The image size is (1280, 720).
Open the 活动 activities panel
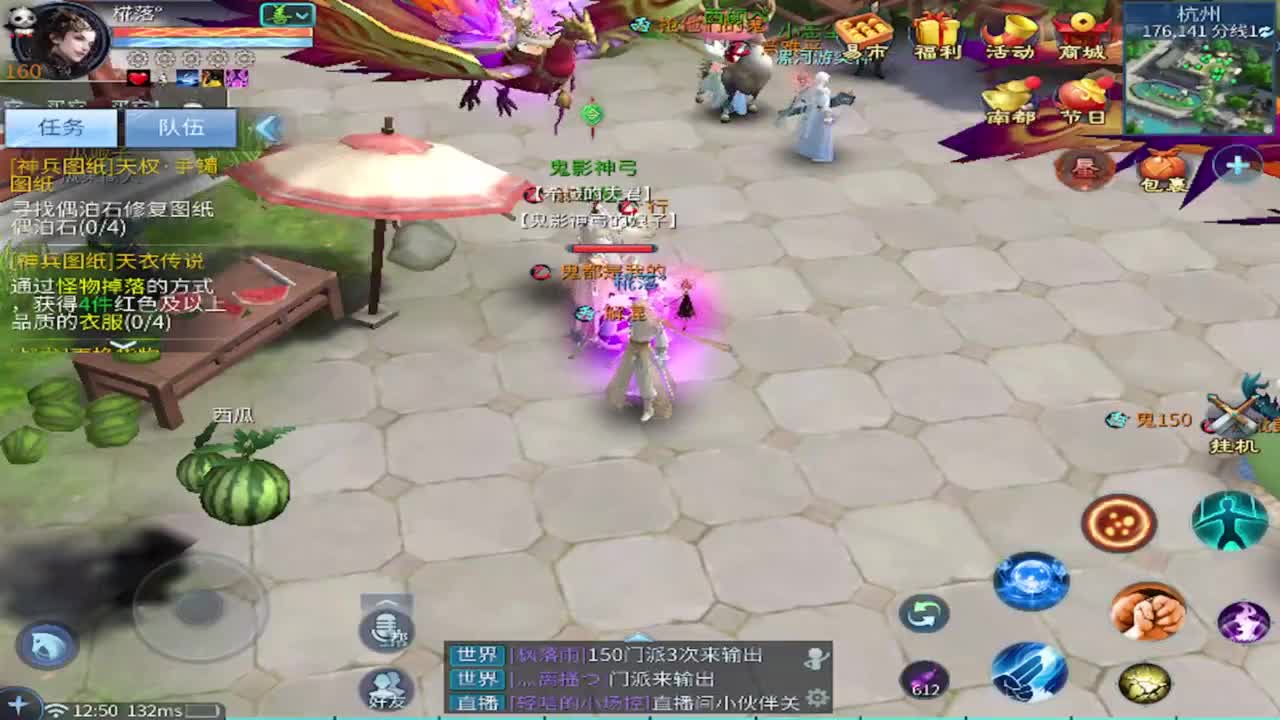(x=1010, y=30)
